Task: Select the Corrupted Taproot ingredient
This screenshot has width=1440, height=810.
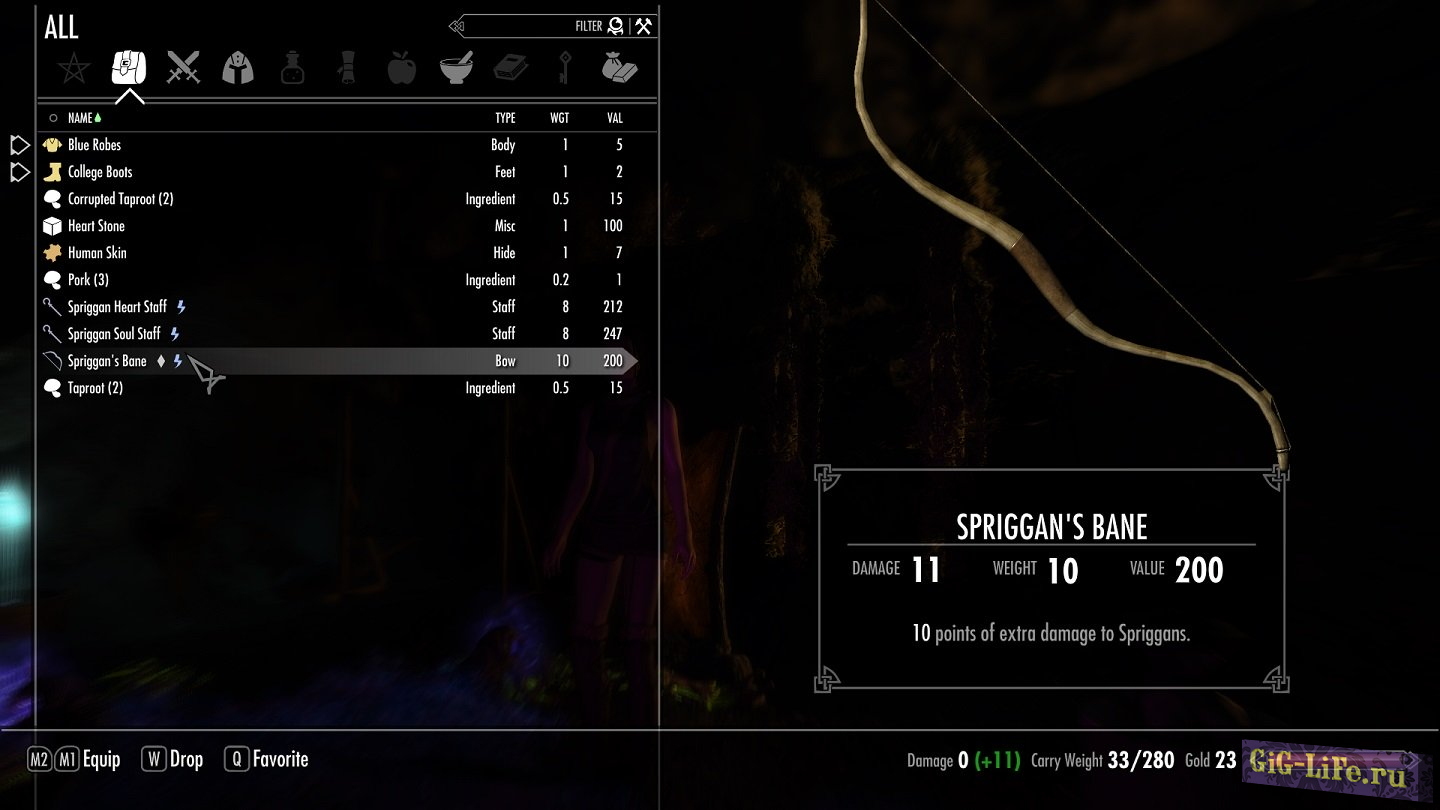Action: pyautogui.click(x=120, y=199)
